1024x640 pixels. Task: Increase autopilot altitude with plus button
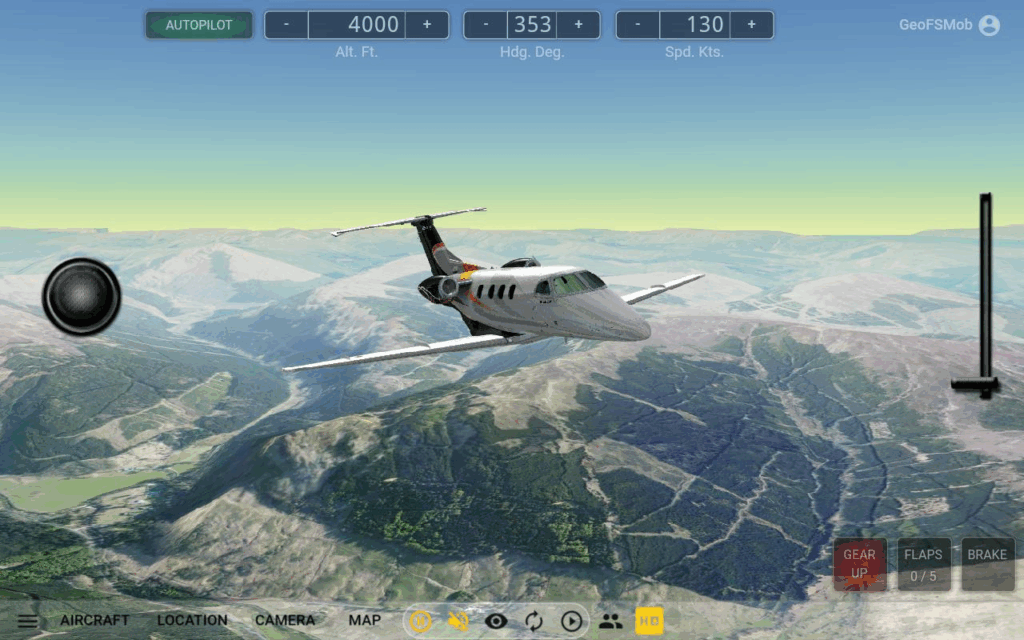427,25
